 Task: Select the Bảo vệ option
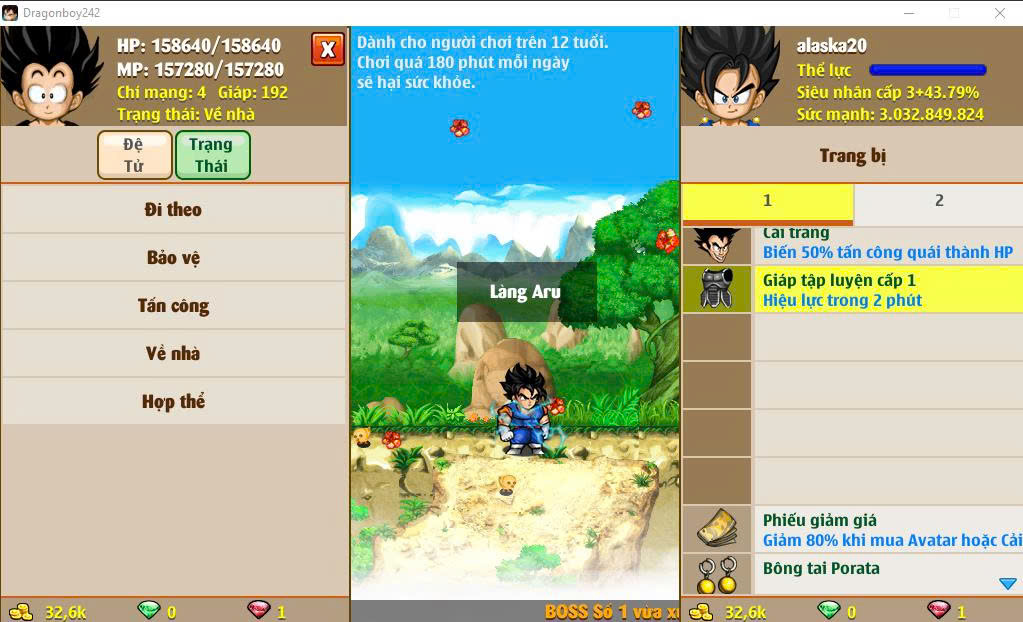(x=173, y=258)
